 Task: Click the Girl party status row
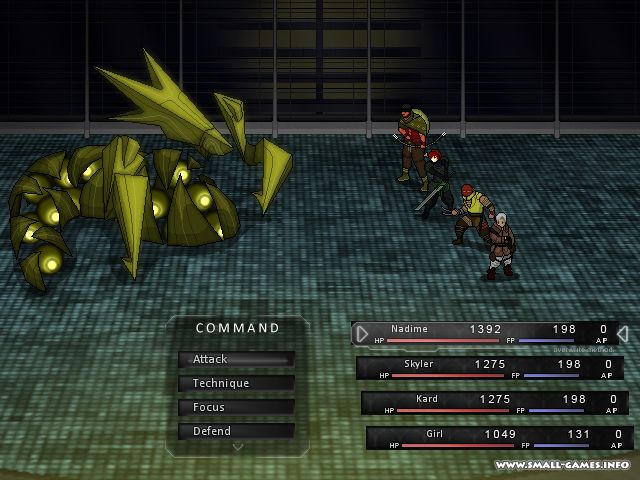499,438
